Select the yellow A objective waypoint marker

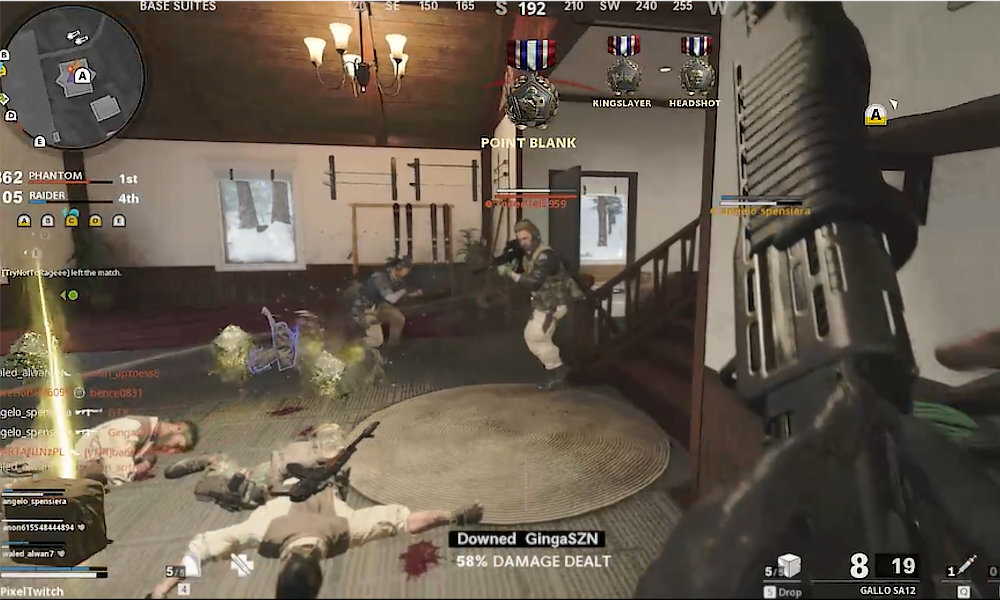(x=876, y=114)
